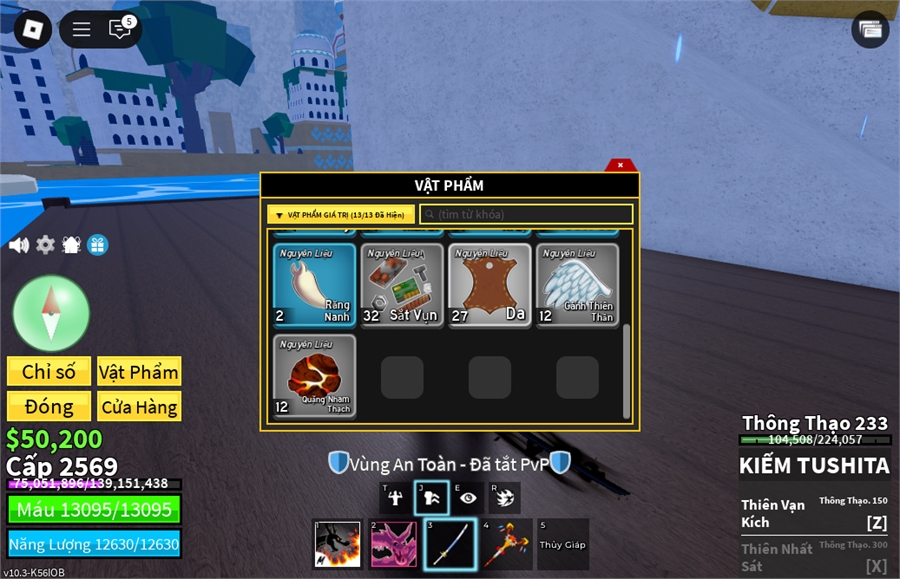This screenshot has width=900, height=579.
Task: Click the keyword search field
Action: 526,214
